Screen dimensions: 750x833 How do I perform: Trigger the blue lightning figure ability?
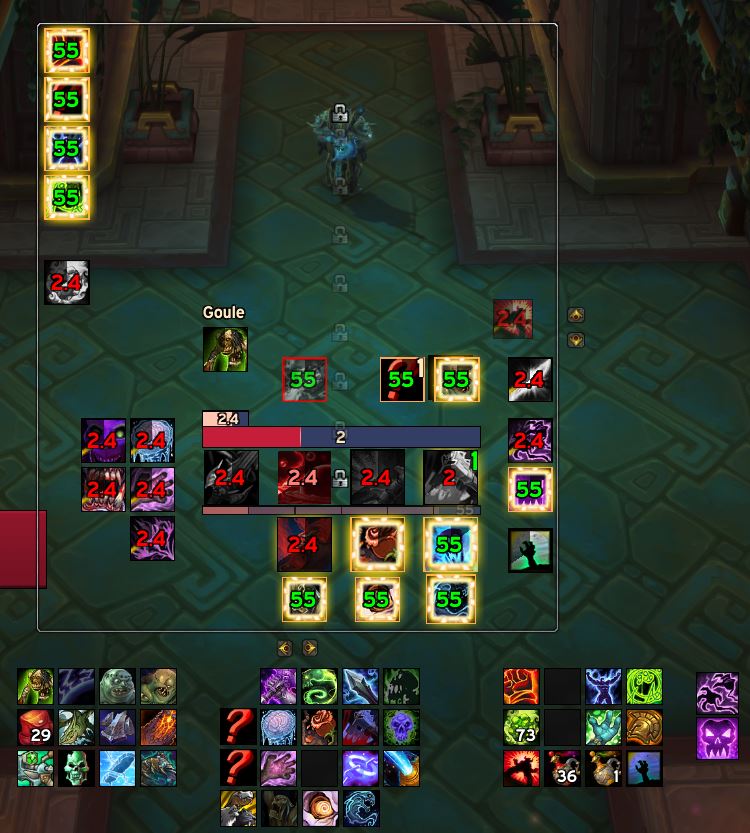click(603, 688)
